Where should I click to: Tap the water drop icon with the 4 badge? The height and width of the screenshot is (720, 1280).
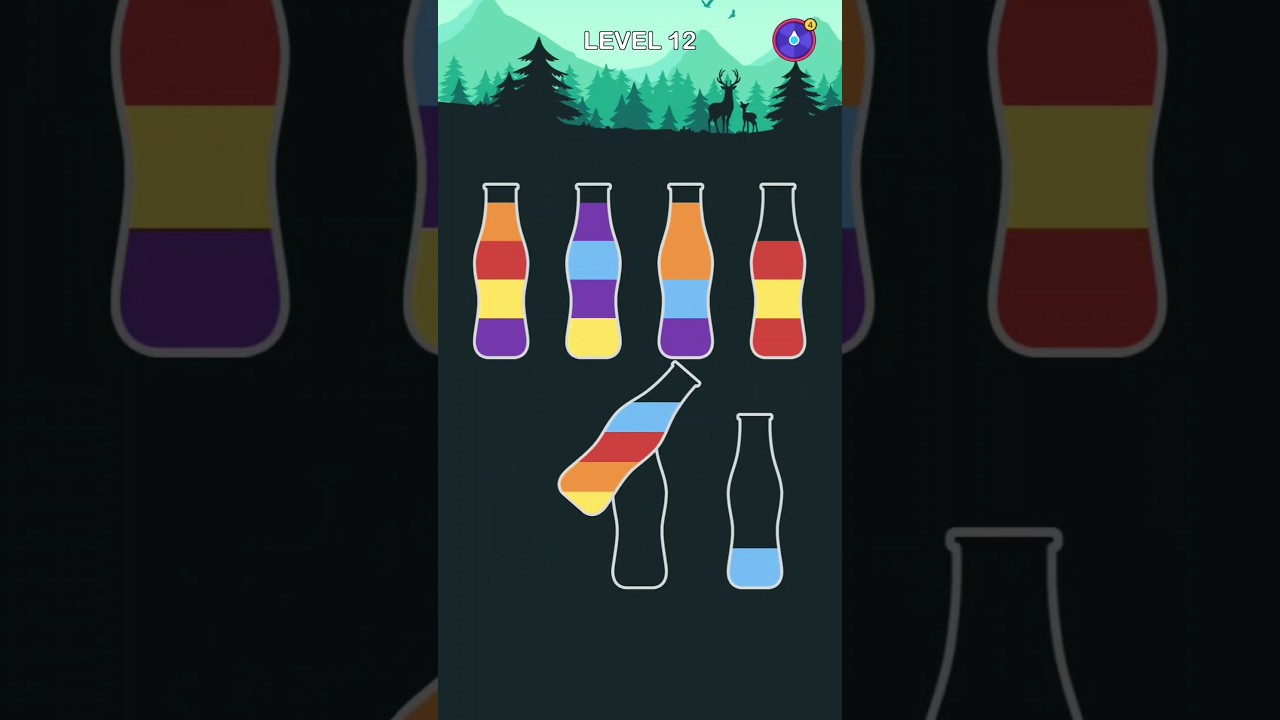794,40
